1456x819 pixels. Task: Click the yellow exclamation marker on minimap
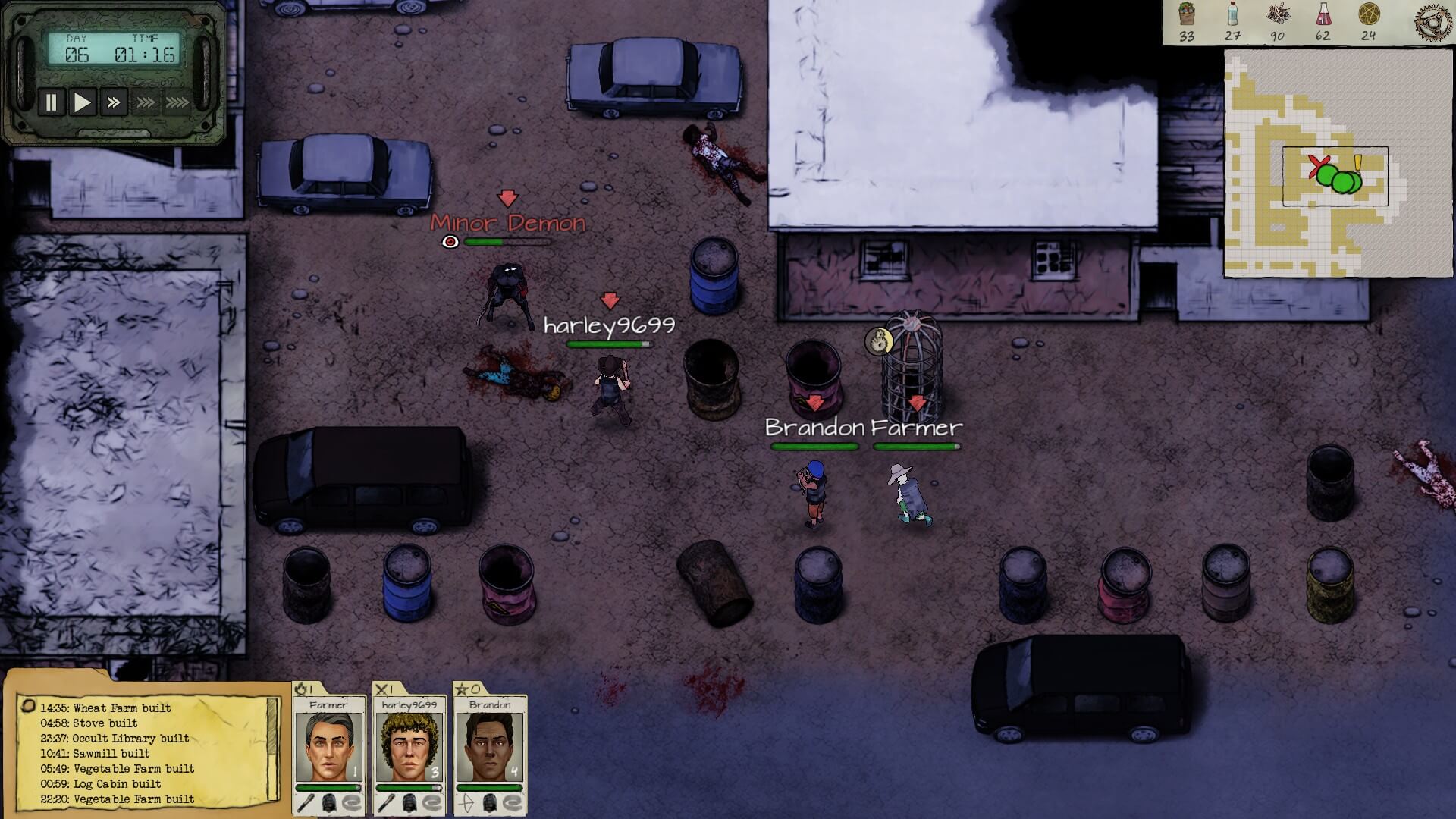(1357, 162)
